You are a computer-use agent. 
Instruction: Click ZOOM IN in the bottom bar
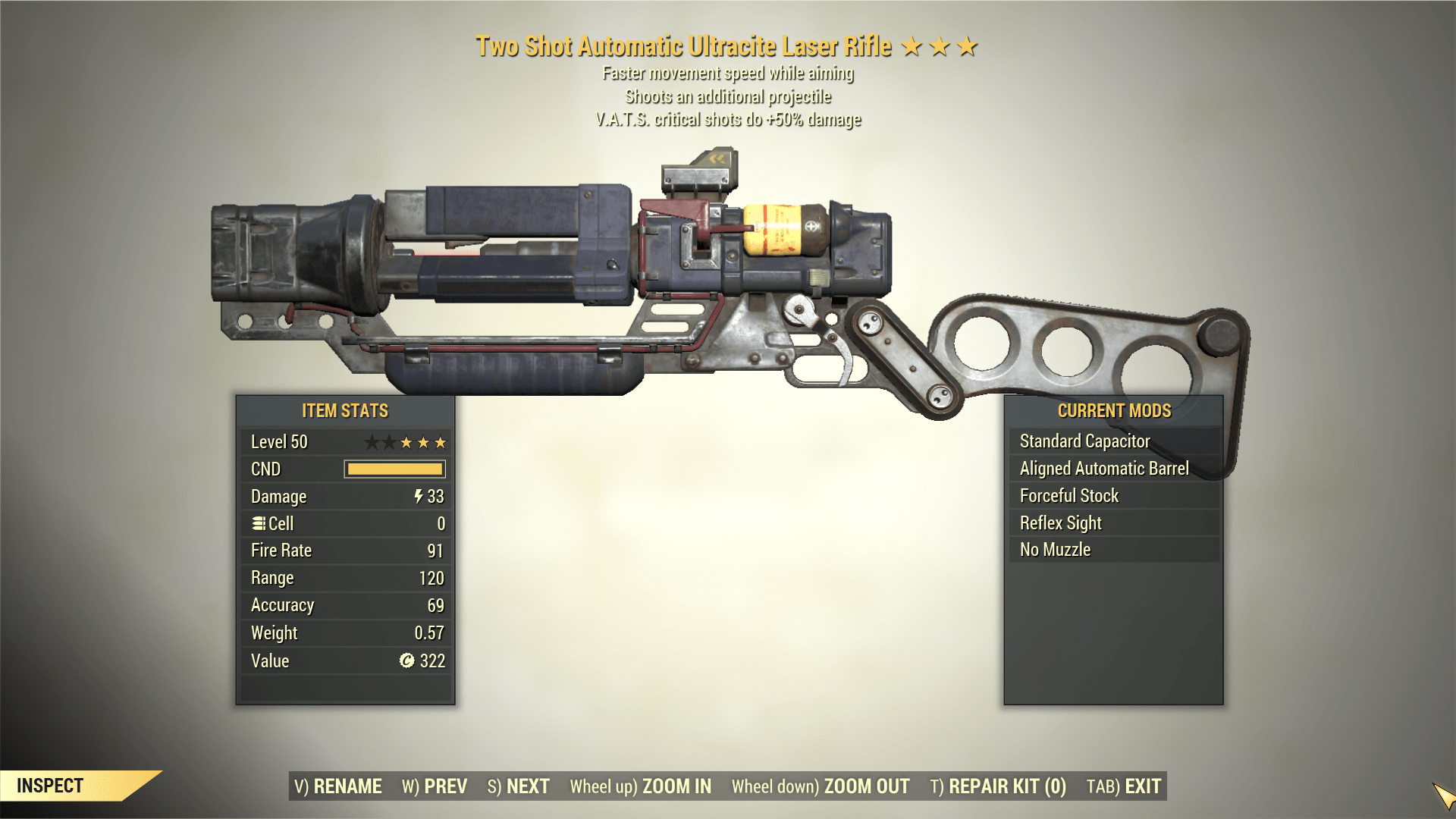coord(677,786)
